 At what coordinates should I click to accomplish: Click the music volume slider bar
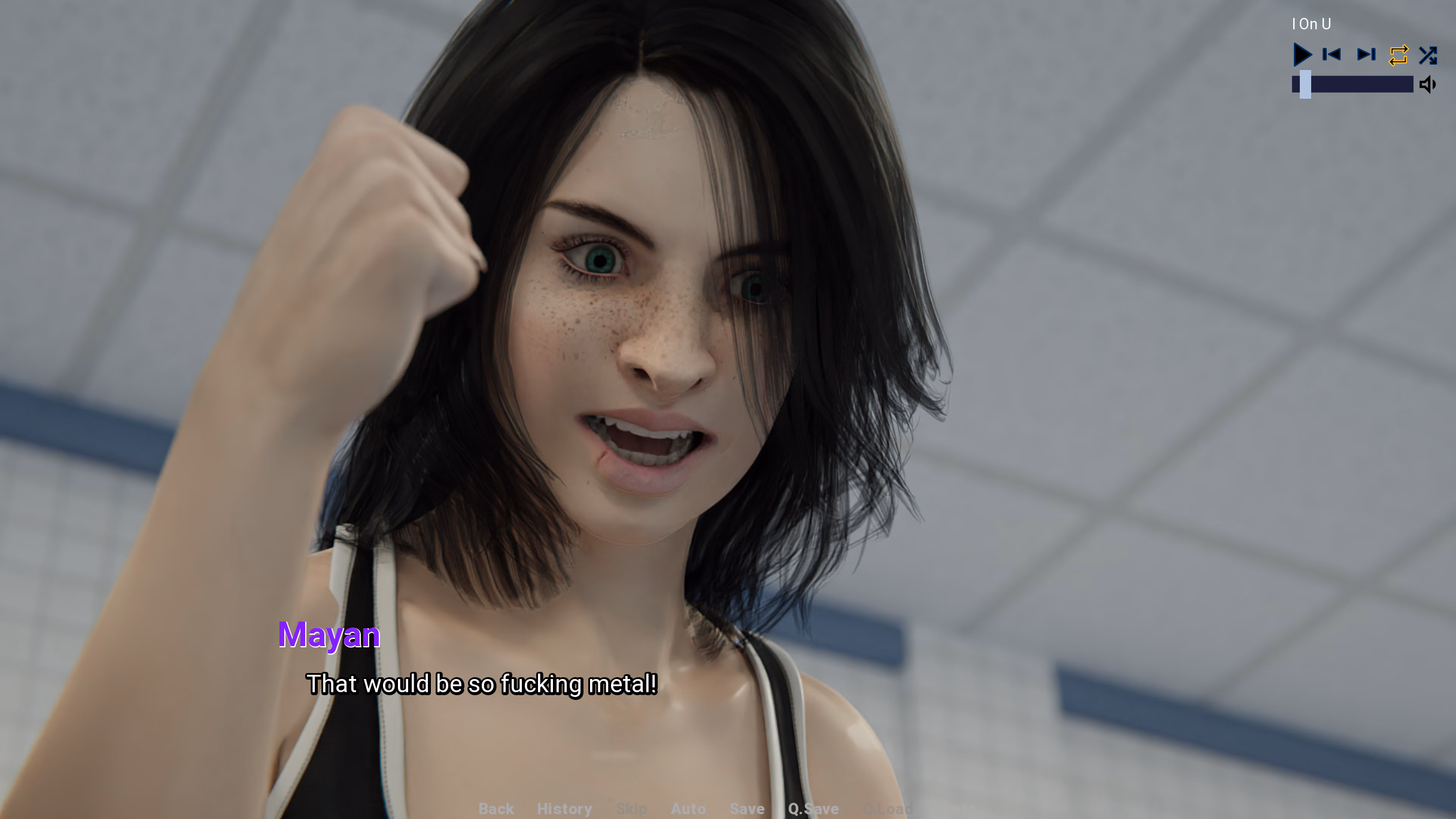(x=1352, y=84)
